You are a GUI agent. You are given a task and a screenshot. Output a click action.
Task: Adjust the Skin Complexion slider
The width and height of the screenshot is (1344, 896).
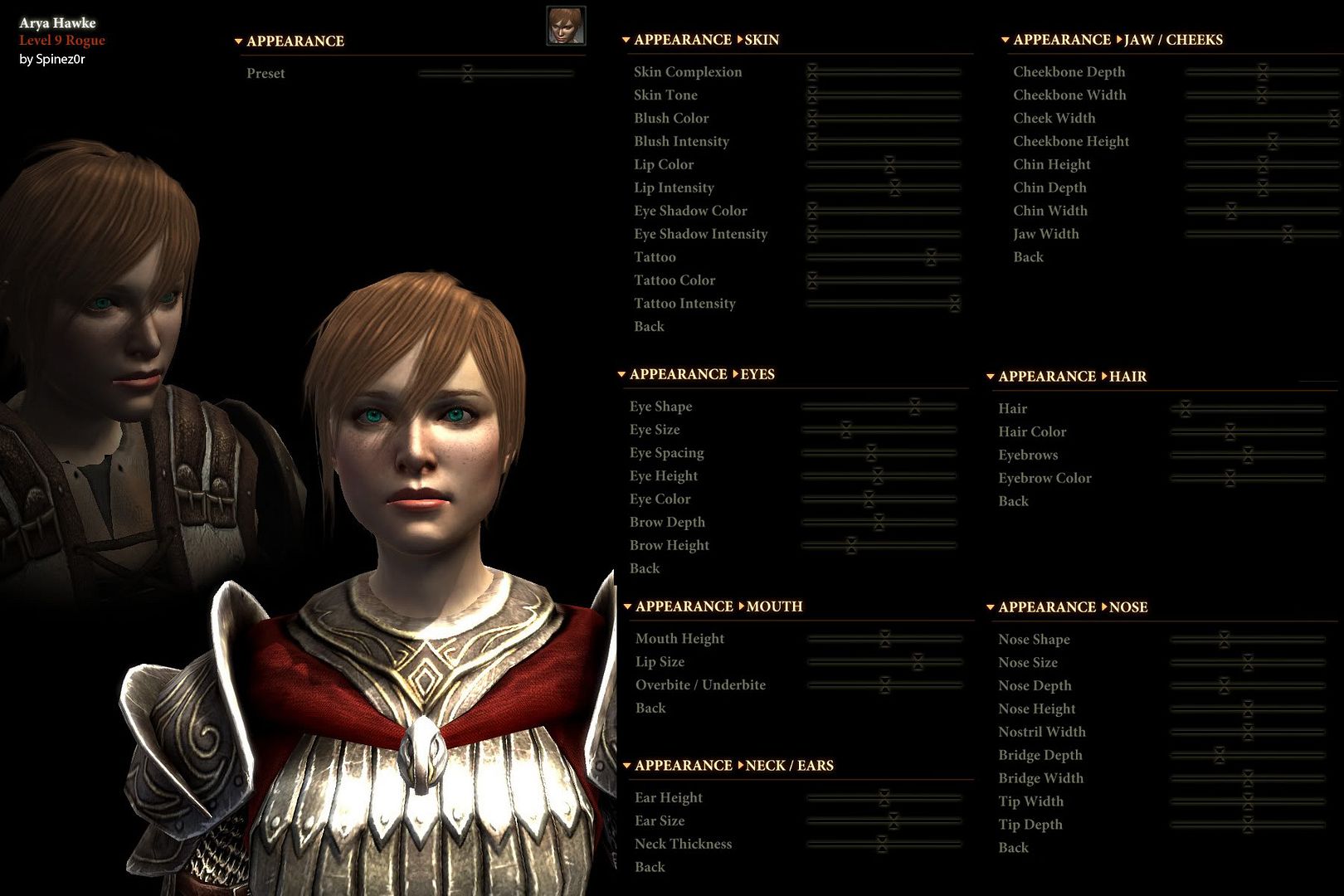tap(812, 72)
